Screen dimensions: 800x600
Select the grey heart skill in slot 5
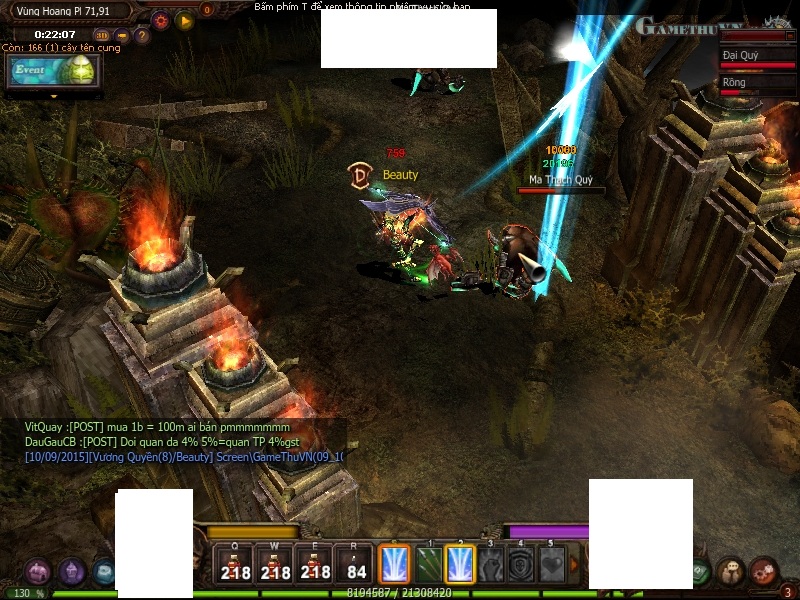[x=552, y=565]
